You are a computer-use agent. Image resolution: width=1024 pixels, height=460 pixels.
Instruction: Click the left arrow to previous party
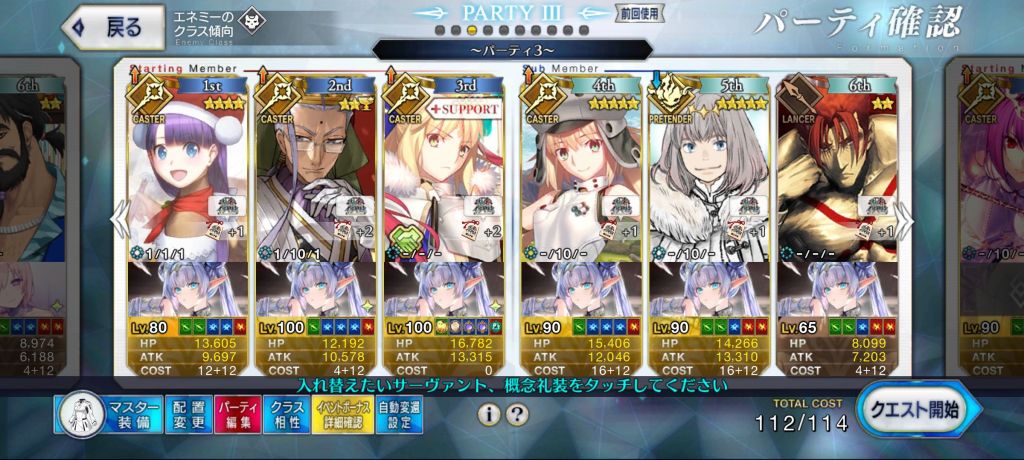119,218
